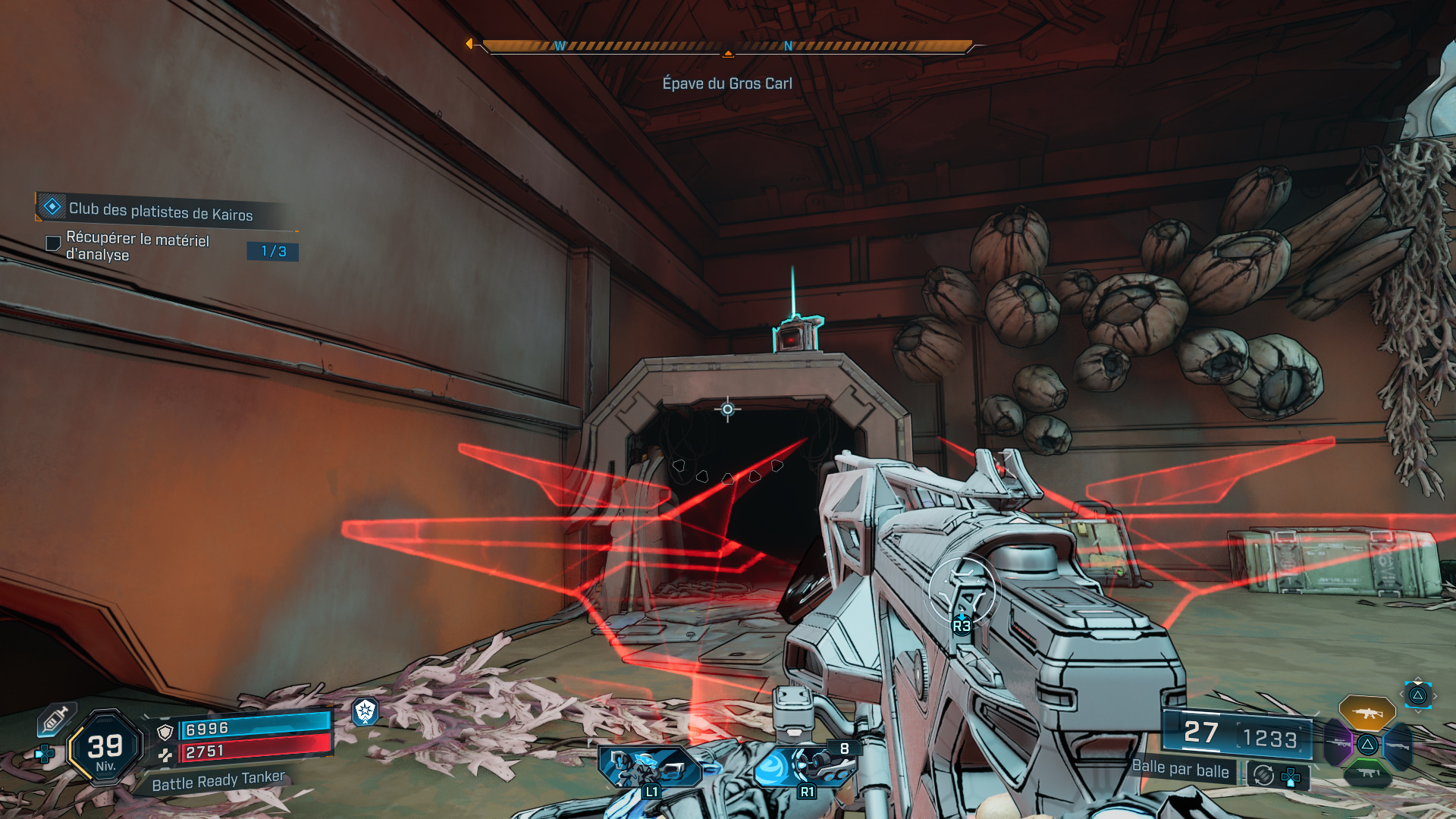This screenshot has height=819, width=1456.
Task: Switch to the purple sniper rifle slot
Action: point(1338,744)
